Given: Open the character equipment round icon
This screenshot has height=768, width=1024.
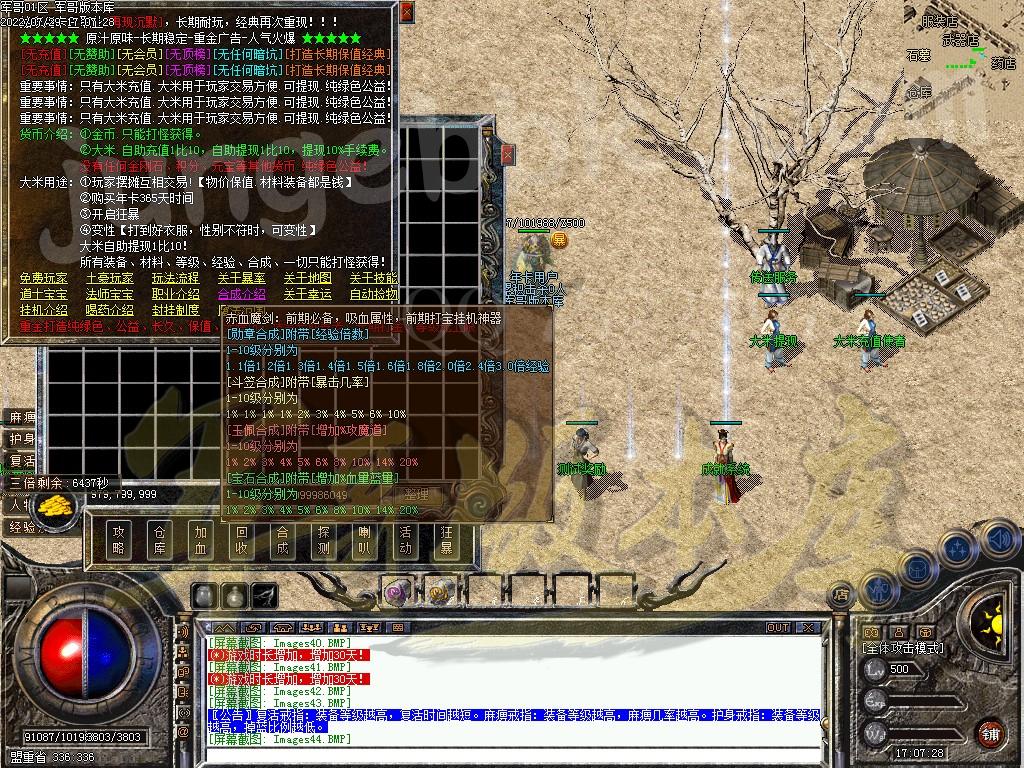Looking at the screenshot, I should tap(916, 569).
